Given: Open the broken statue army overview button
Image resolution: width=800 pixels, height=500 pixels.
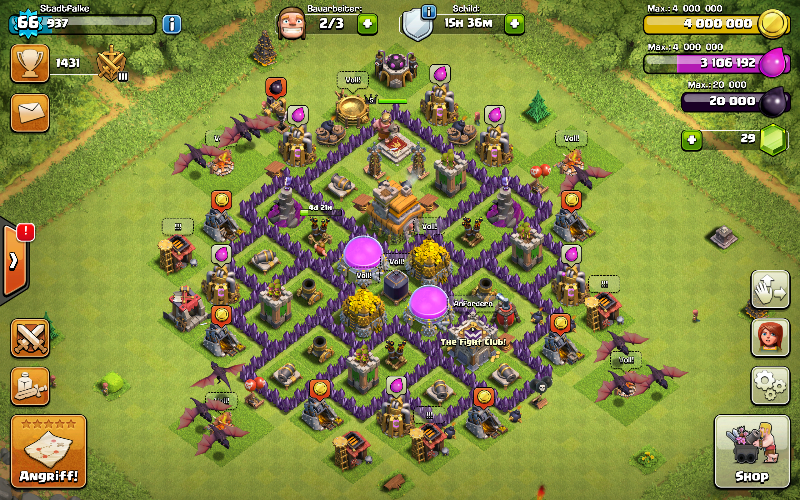Looking at the screenshot, I should pyautogui.click(x=30, y=385).
